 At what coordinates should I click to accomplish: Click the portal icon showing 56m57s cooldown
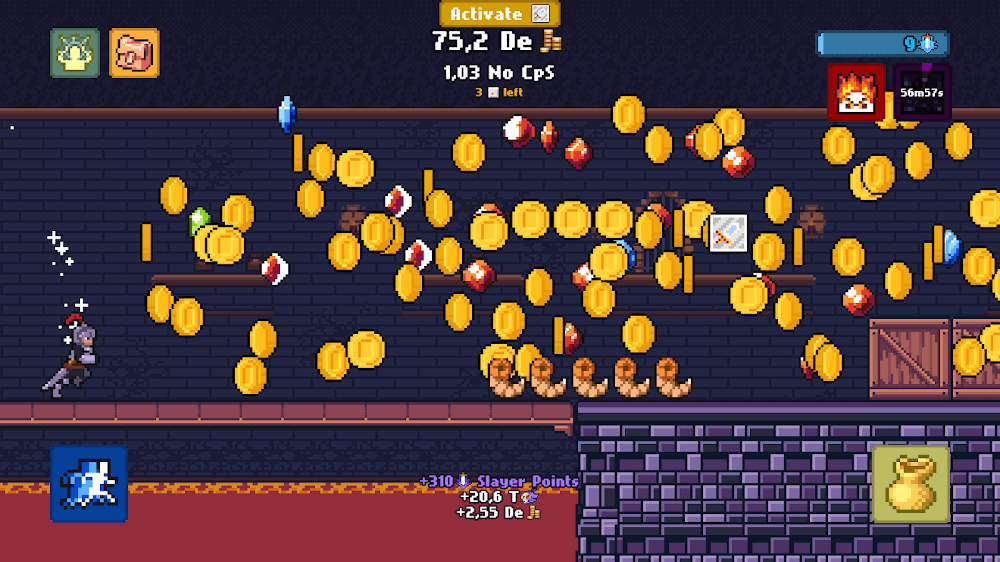pyautogui.click(x=922, y=93)
